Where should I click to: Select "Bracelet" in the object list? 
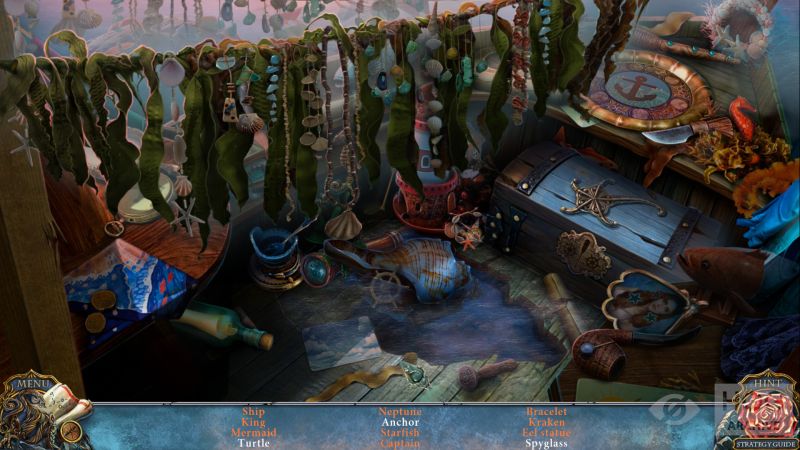click(x=546, y=411)
